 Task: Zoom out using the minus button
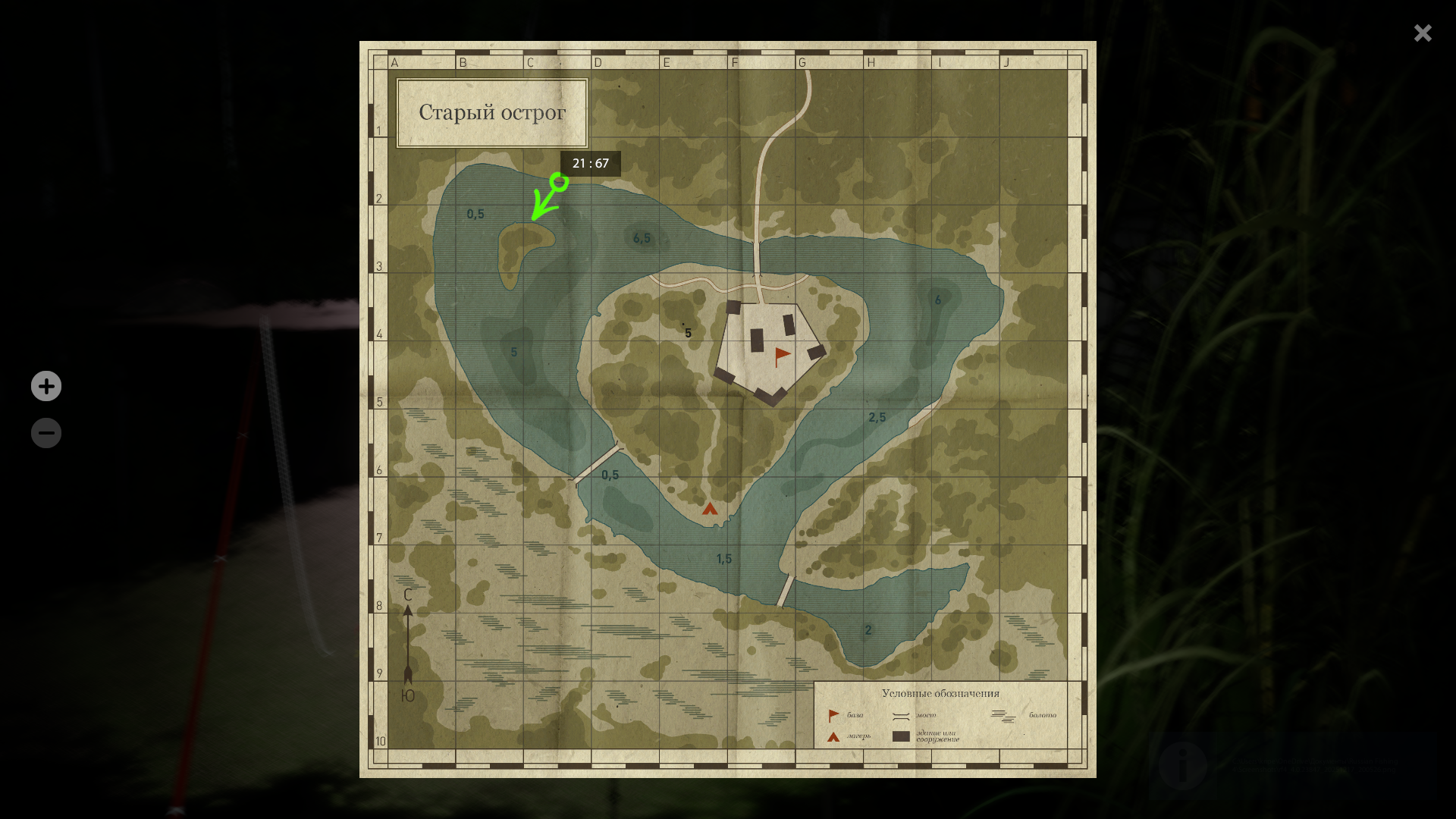point(46,433)
